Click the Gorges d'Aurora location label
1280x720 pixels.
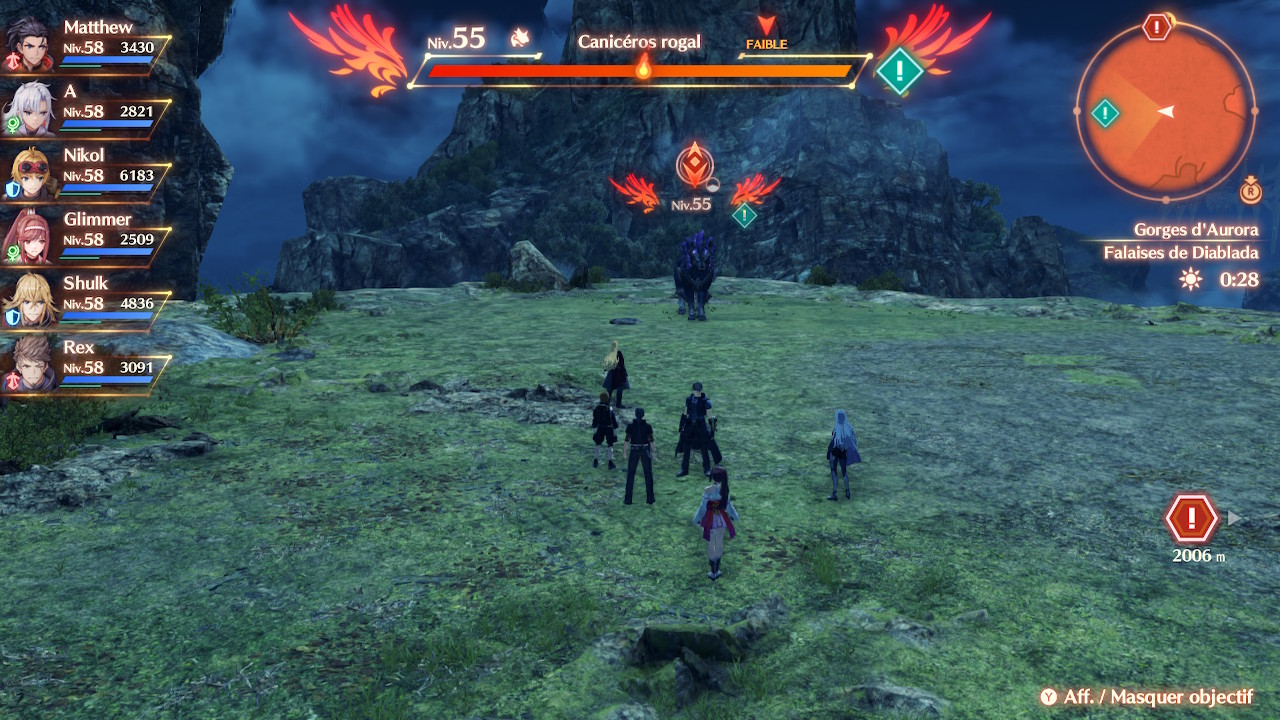(x=1195, y=230)
